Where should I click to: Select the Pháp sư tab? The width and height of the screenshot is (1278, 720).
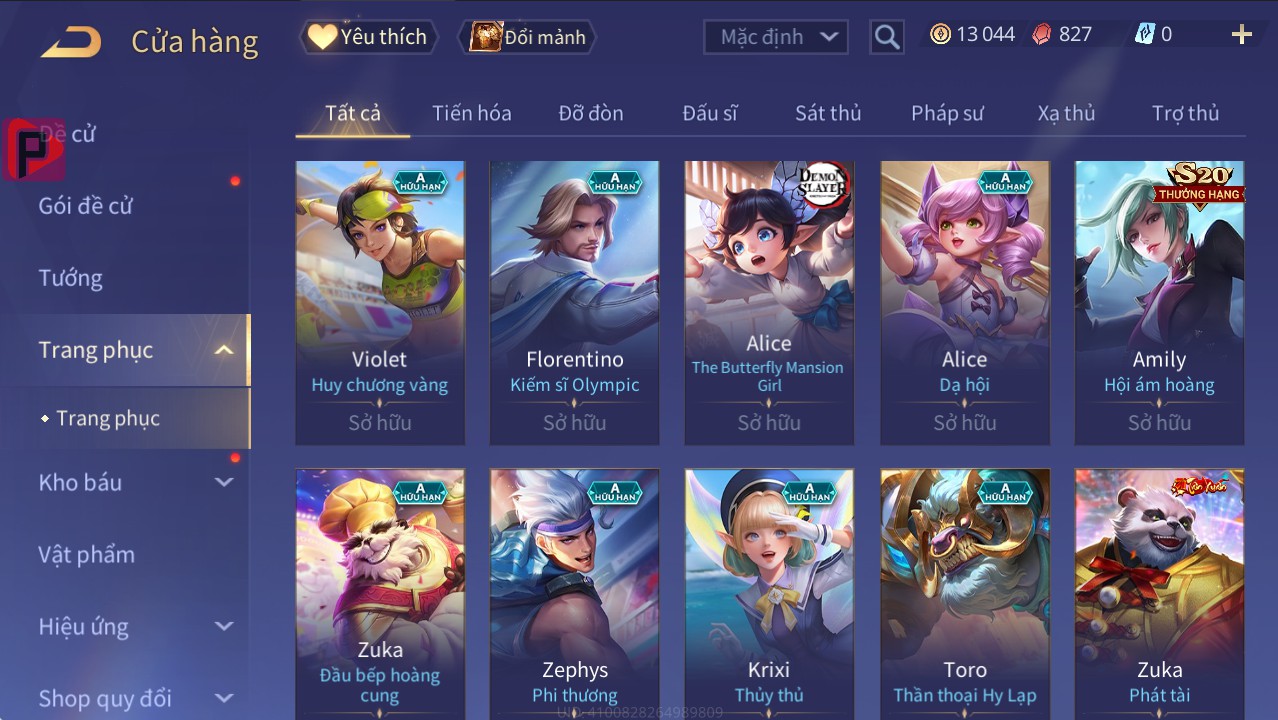click(947, 113)
